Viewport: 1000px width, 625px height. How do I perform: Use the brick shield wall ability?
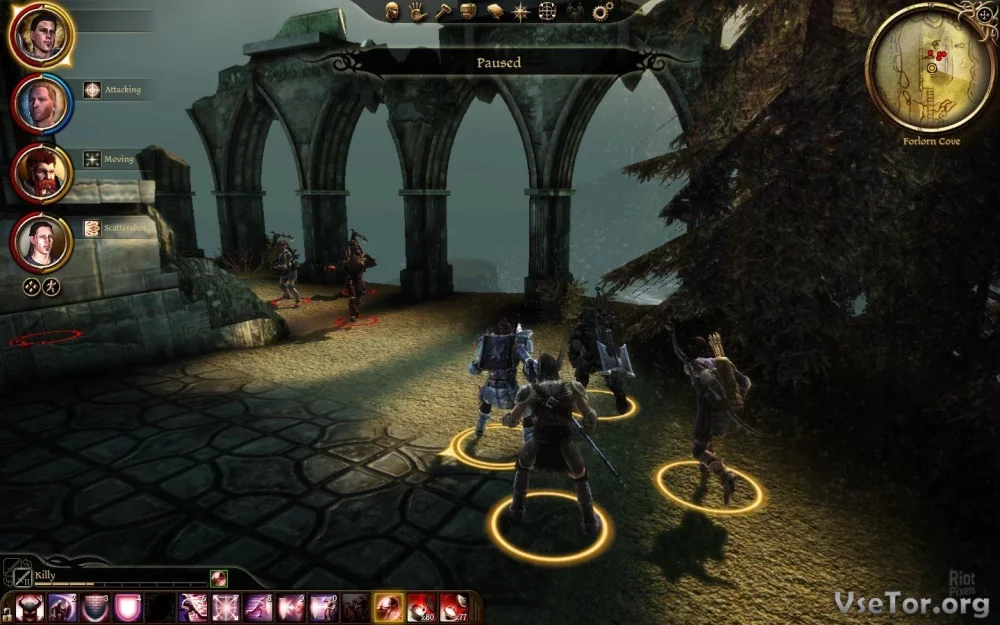(94, 607)
